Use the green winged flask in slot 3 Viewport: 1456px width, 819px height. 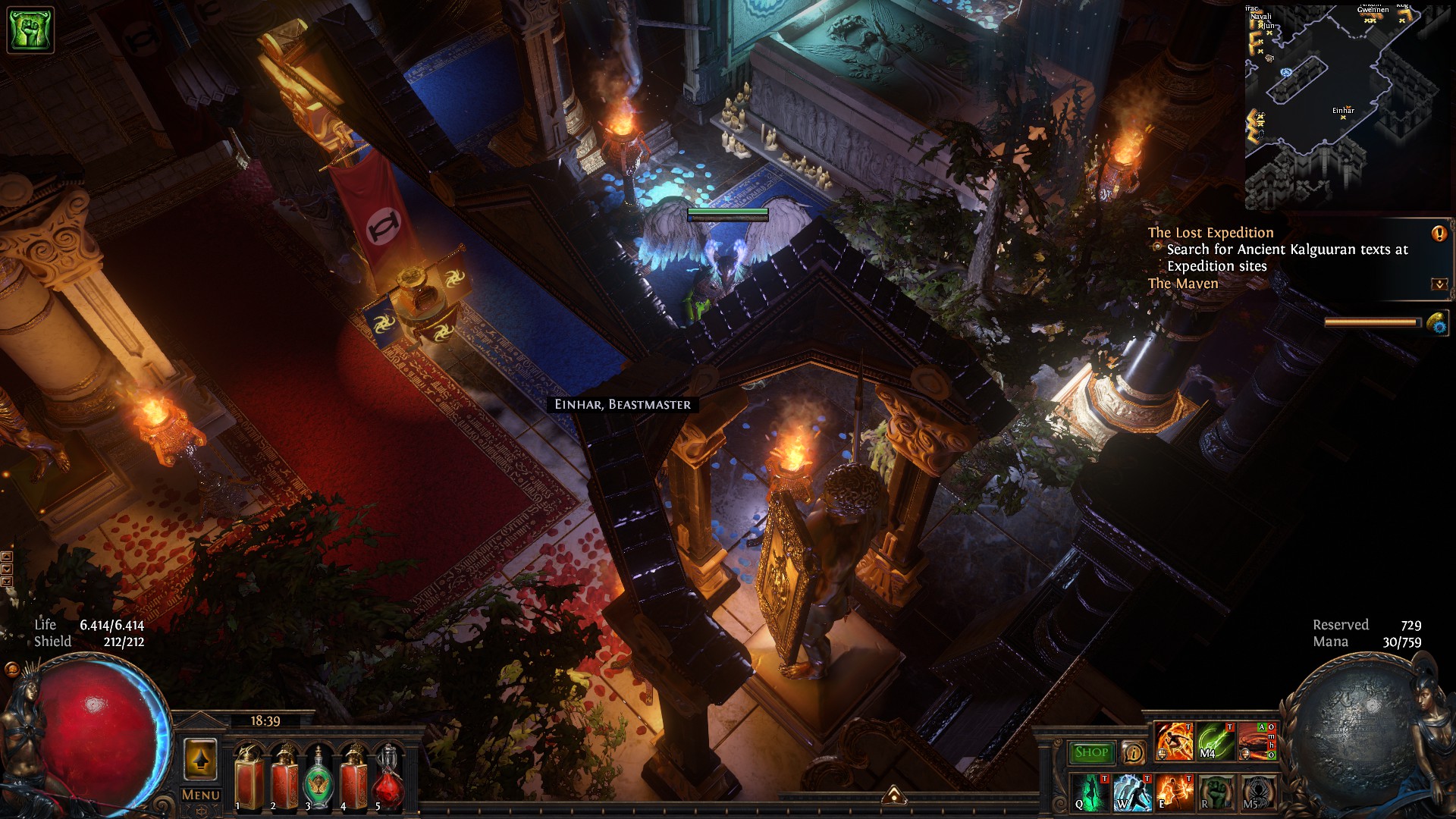[x=318, y=779]
